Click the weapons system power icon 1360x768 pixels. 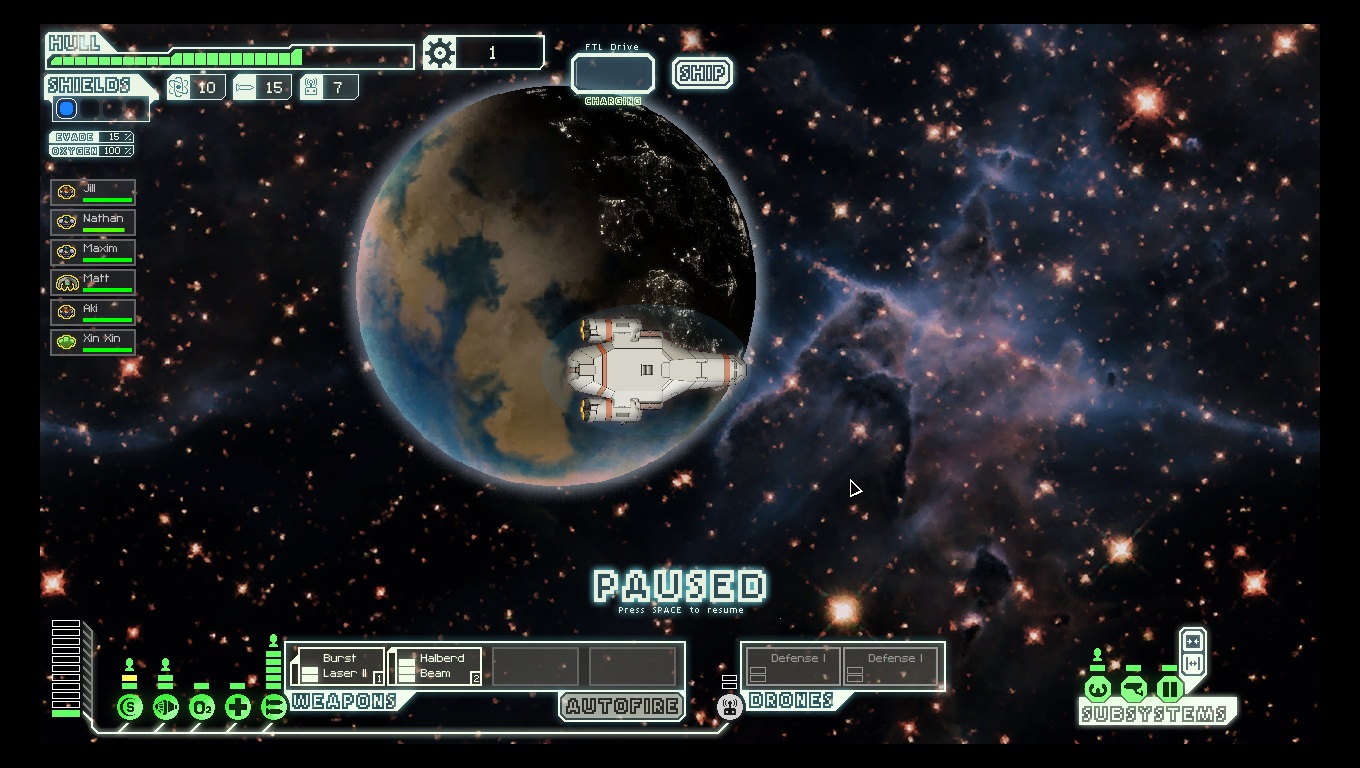click(273, 707)
